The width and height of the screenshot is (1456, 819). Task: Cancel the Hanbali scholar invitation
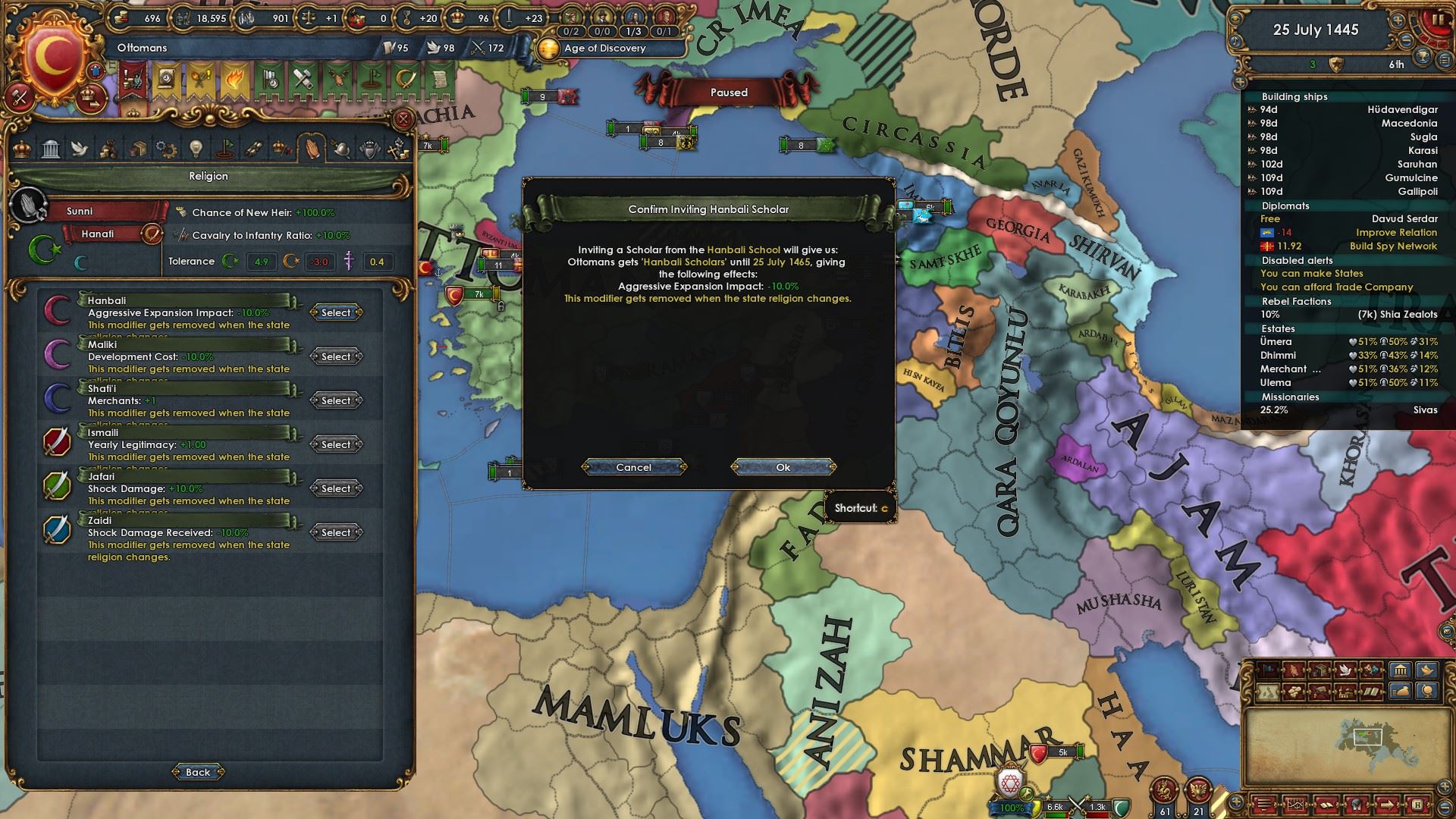[x=634, y=467]
